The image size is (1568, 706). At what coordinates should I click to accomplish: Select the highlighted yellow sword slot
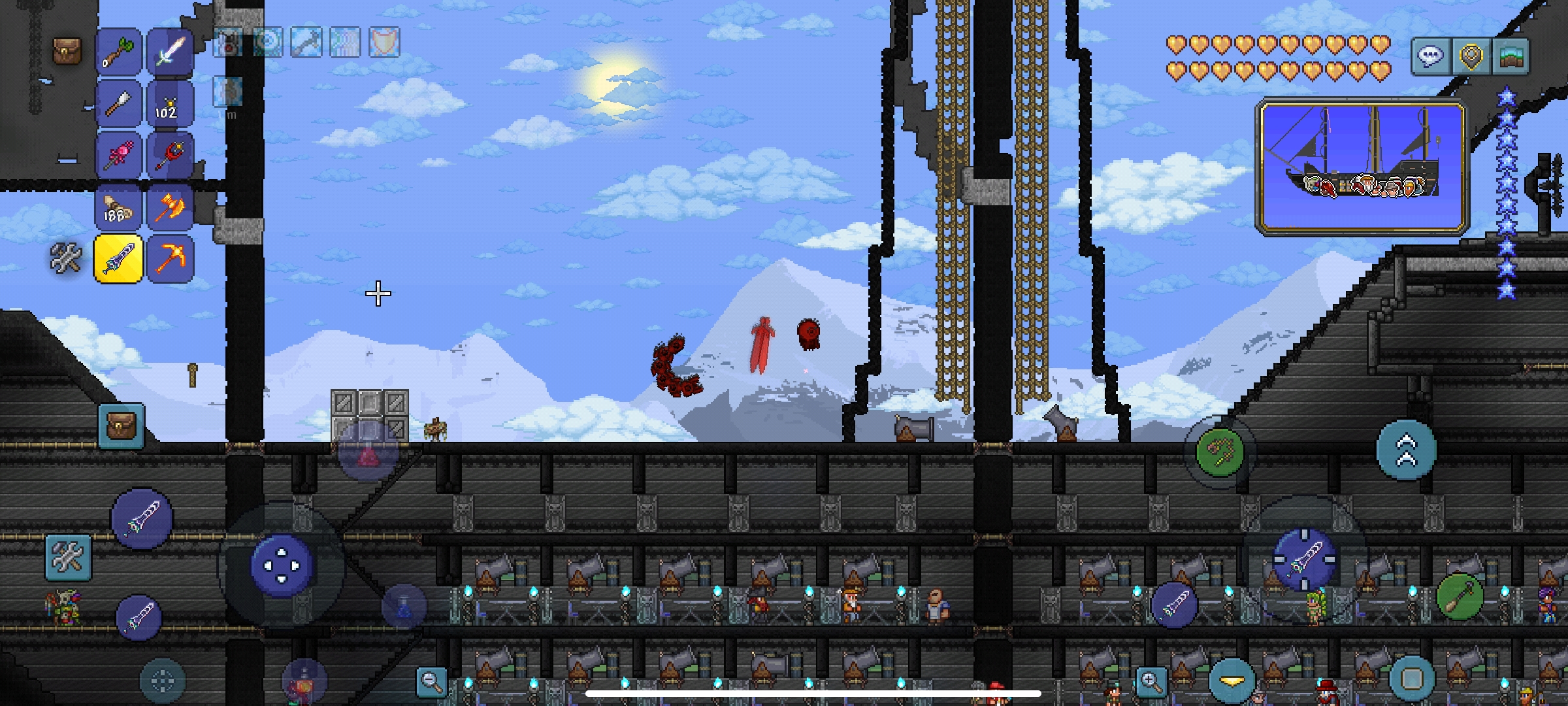click(x=118, y=259)
